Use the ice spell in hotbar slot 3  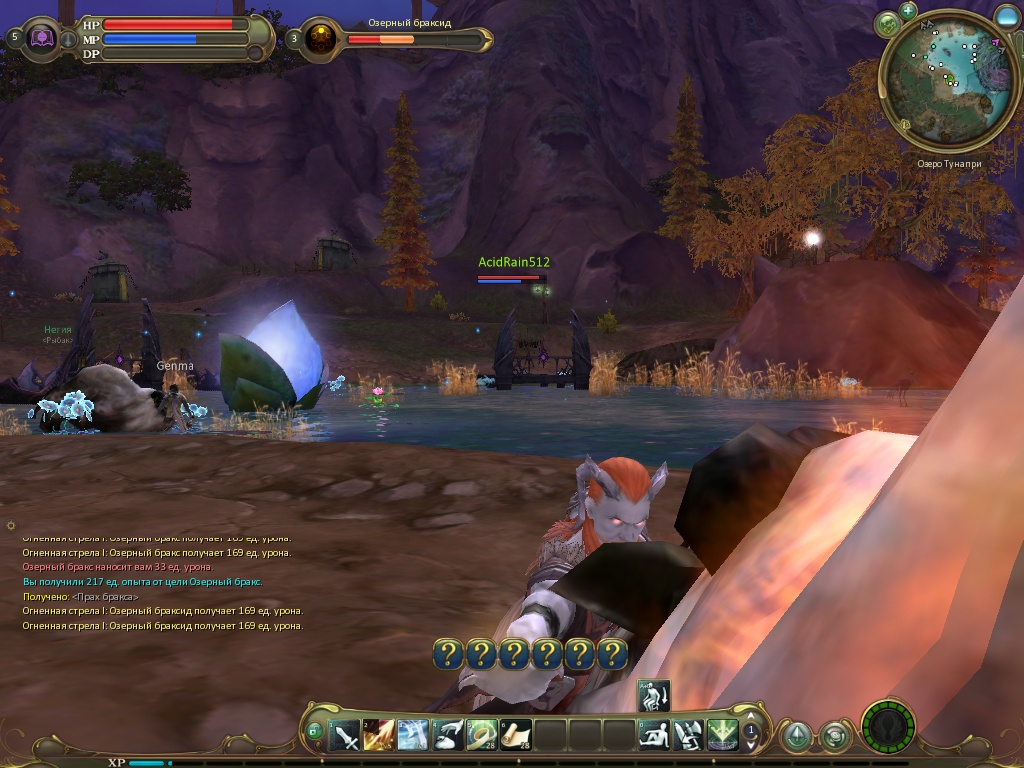414,735
